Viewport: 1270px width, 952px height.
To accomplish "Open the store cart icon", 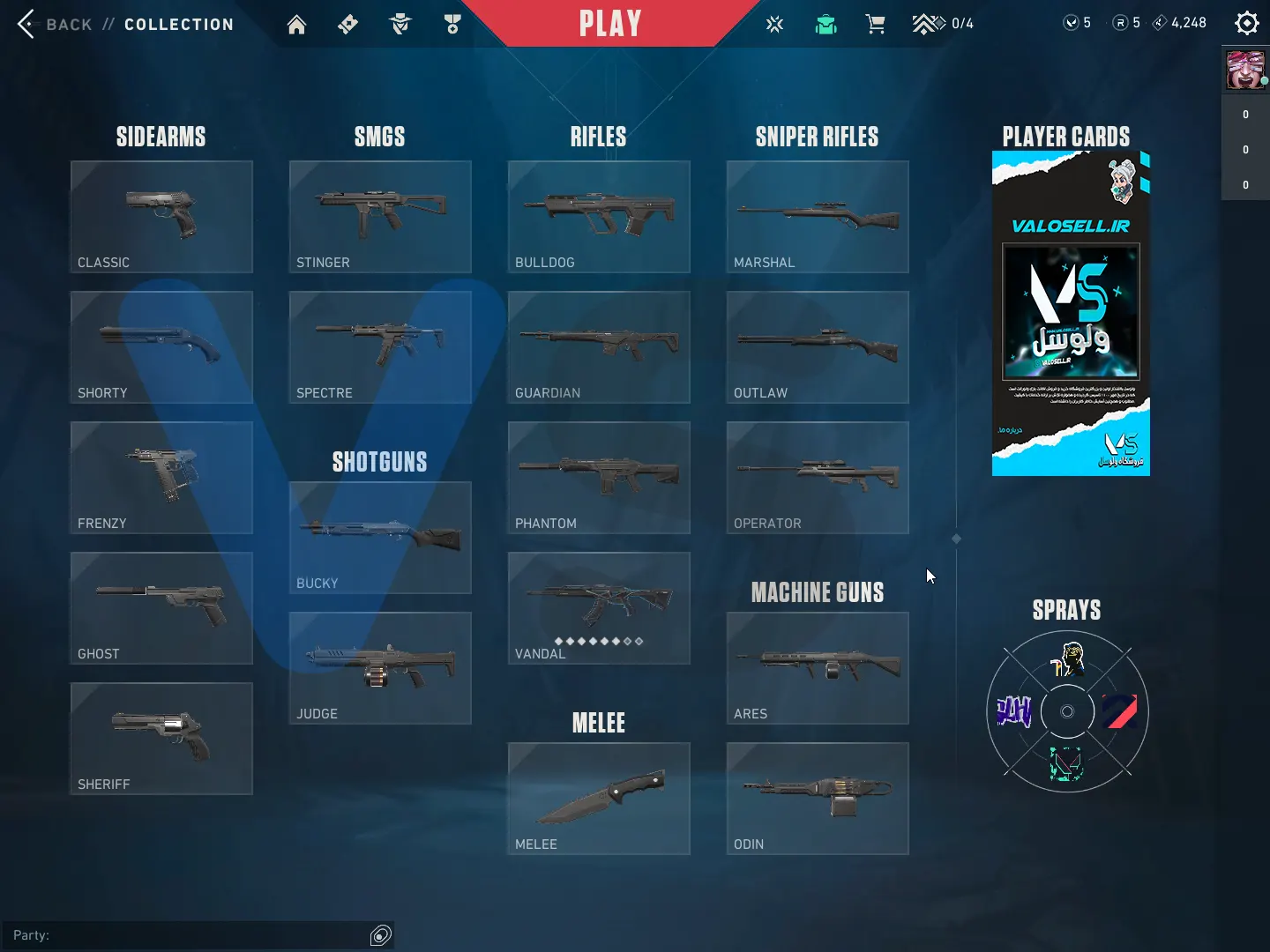I will pos(875,24).
